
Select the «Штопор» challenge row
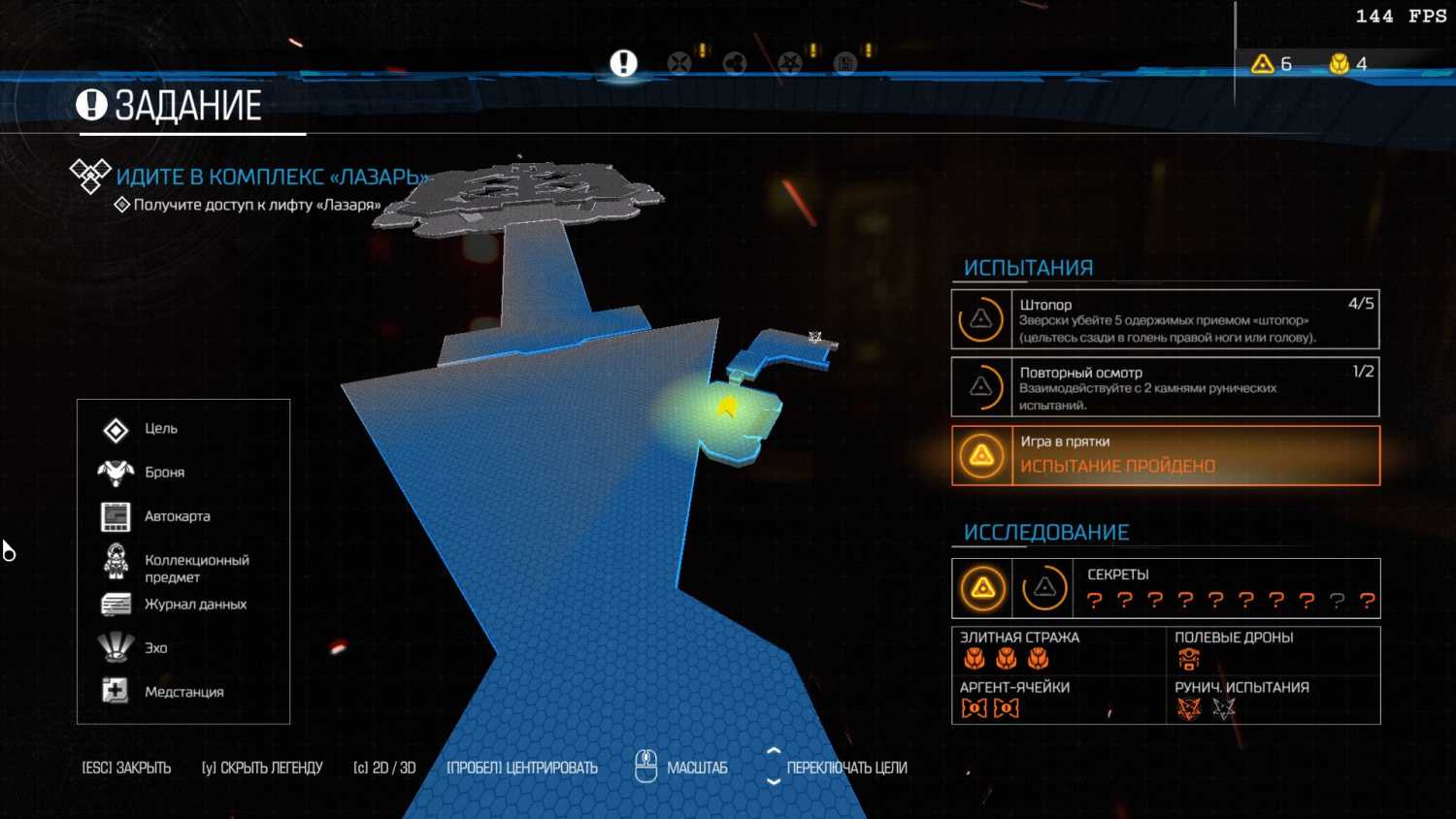click(x=1165, y=319)
